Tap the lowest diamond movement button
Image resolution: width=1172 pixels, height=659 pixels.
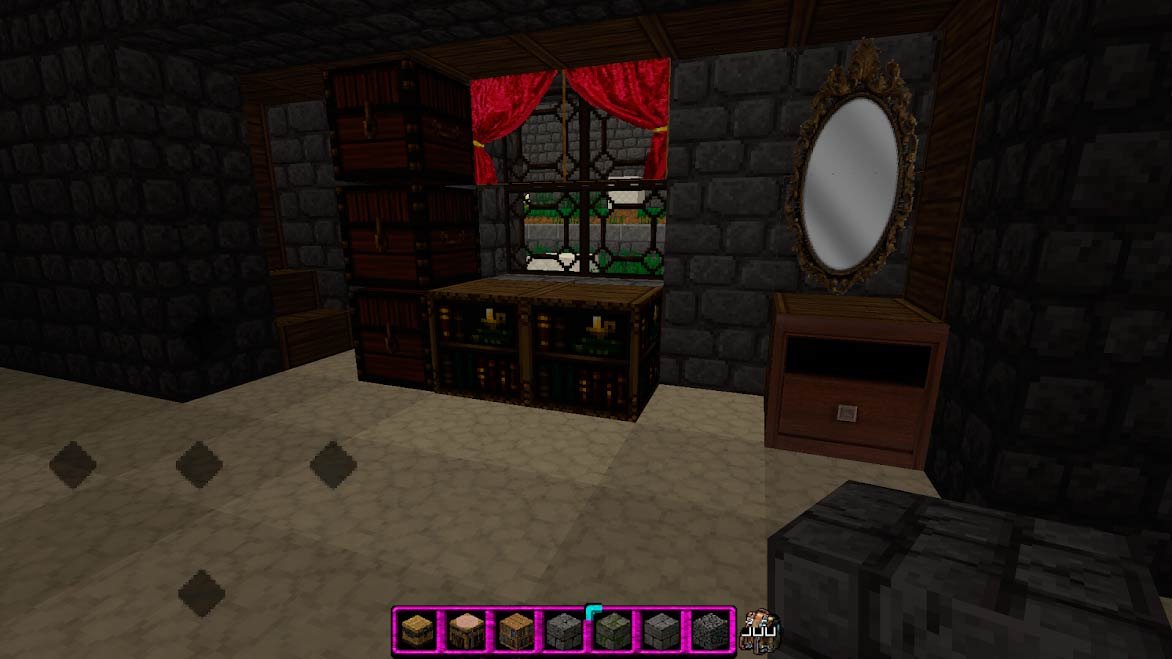point(201,592)
